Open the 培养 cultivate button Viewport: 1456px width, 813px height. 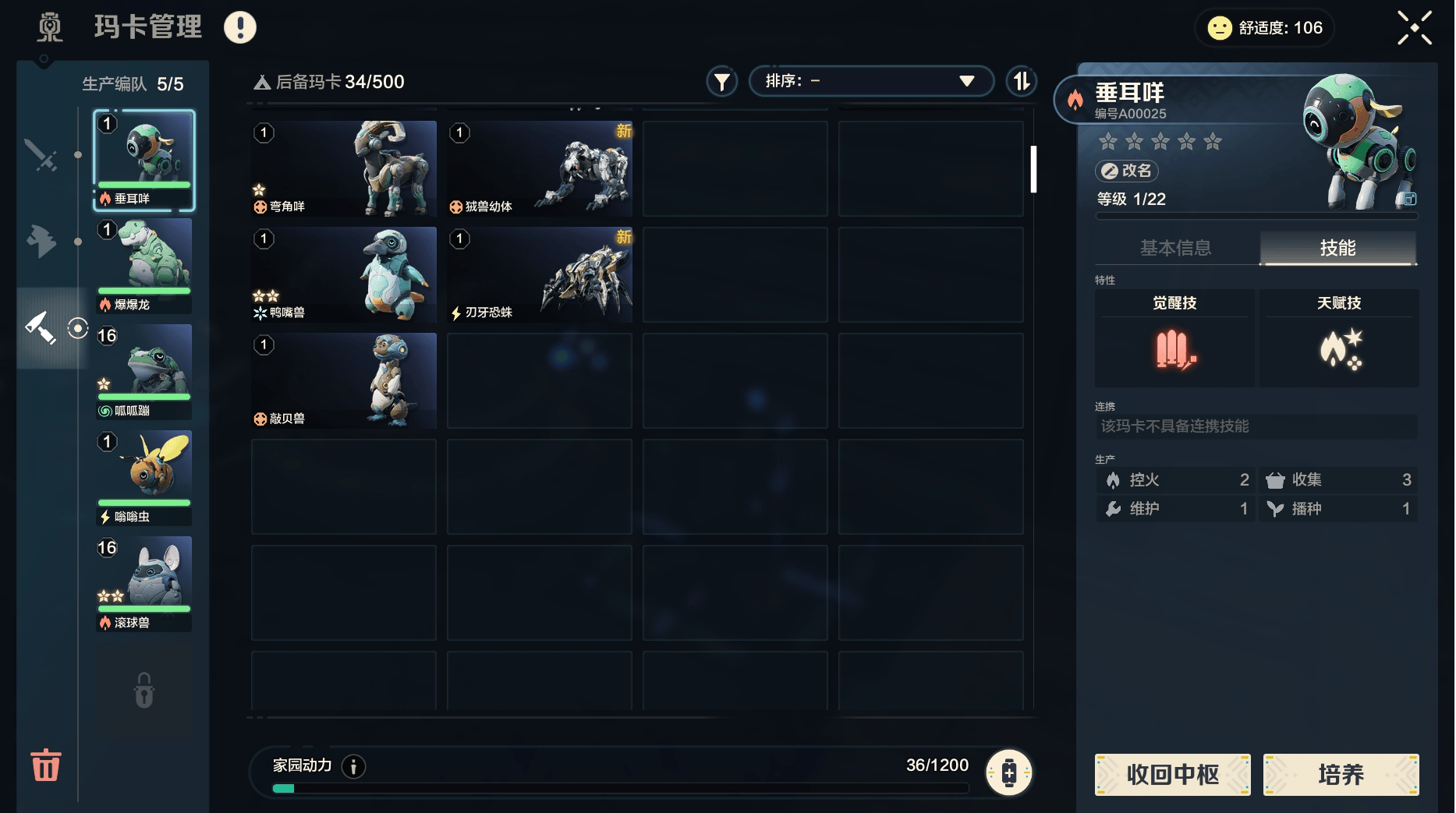[1341, 774]
